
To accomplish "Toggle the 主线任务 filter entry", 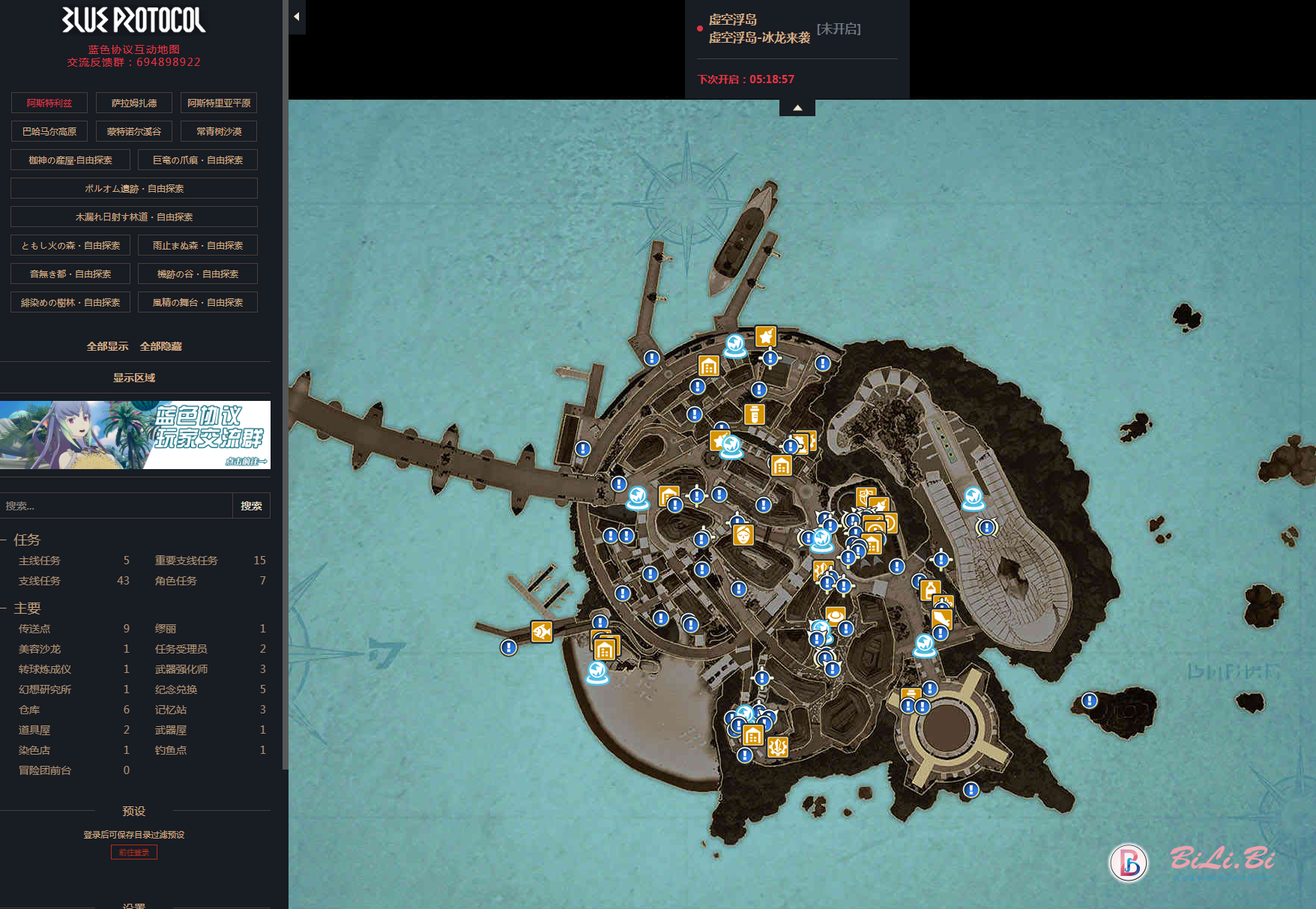I will (40, 561).
